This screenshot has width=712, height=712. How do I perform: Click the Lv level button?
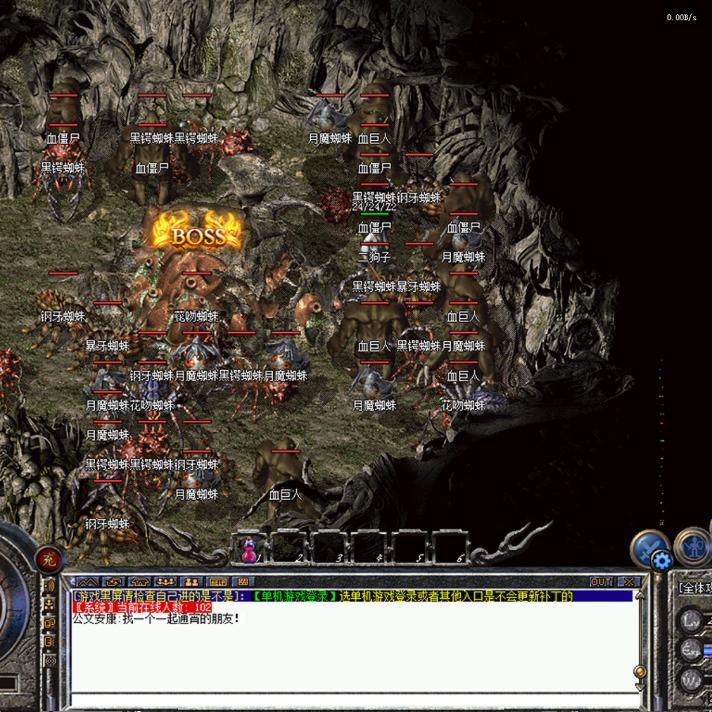click(691, 620)
